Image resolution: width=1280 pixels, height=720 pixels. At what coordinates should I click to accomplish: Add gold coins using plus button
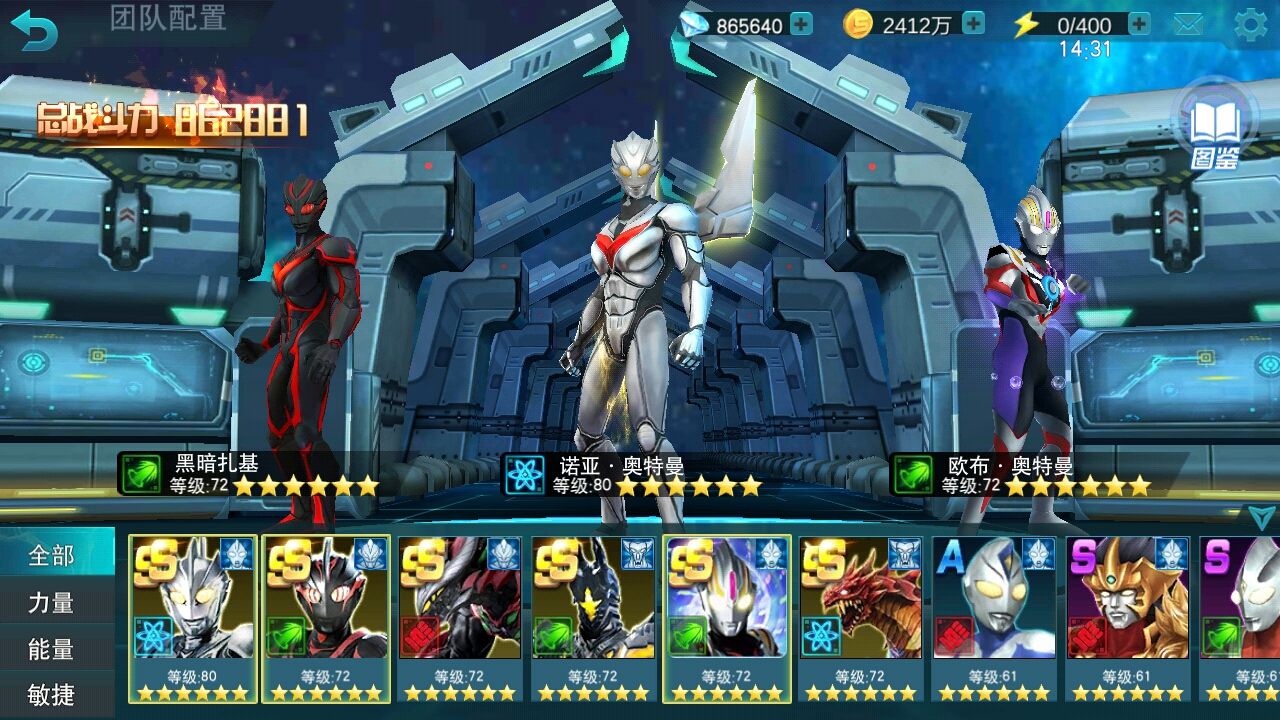click(973, 24)
